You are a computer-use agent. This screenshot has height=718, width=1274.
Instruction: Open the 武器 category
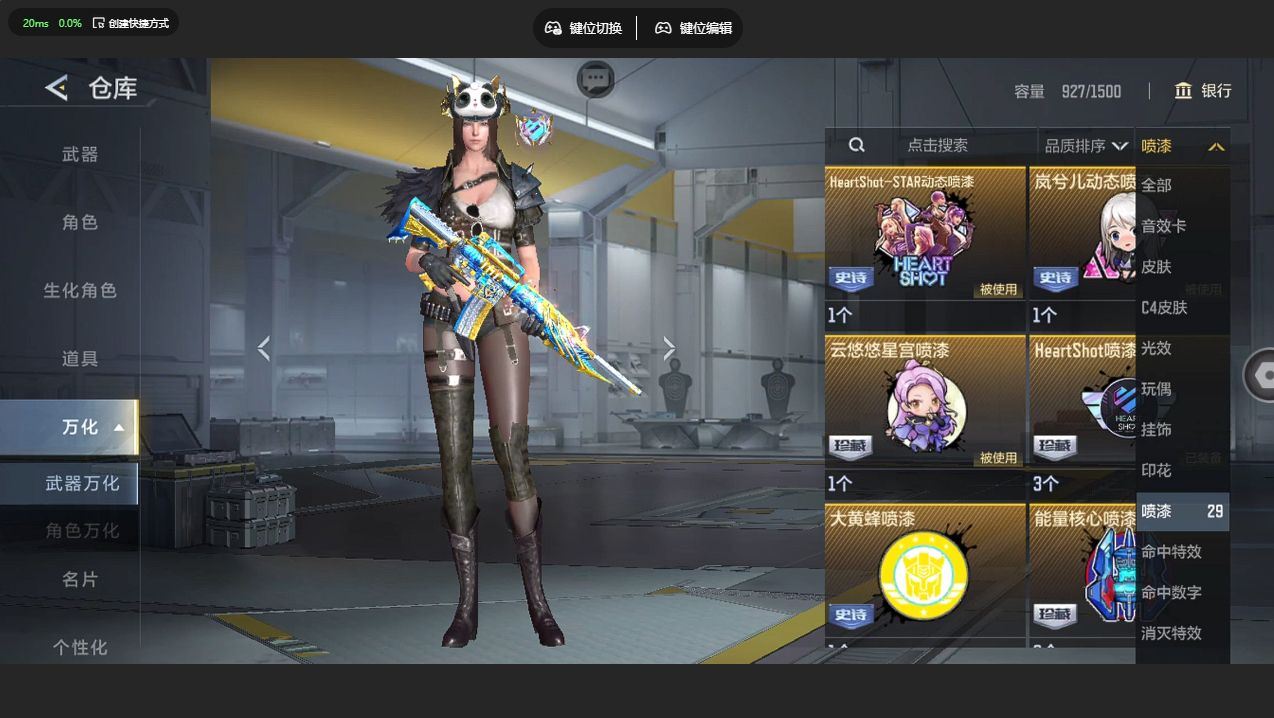point(80,154)
